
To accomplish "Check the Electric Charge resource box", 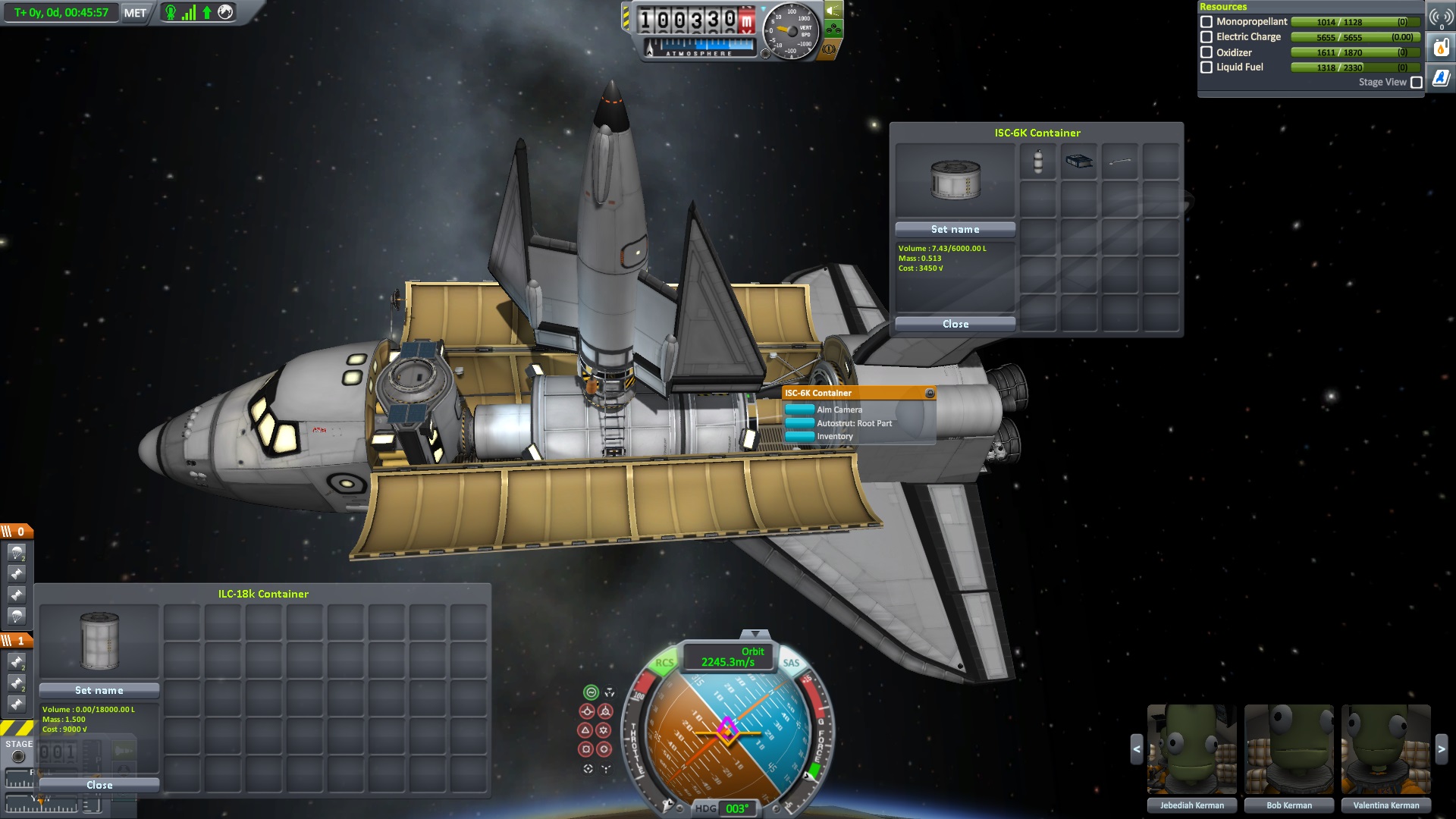I will coord(1207,37).
